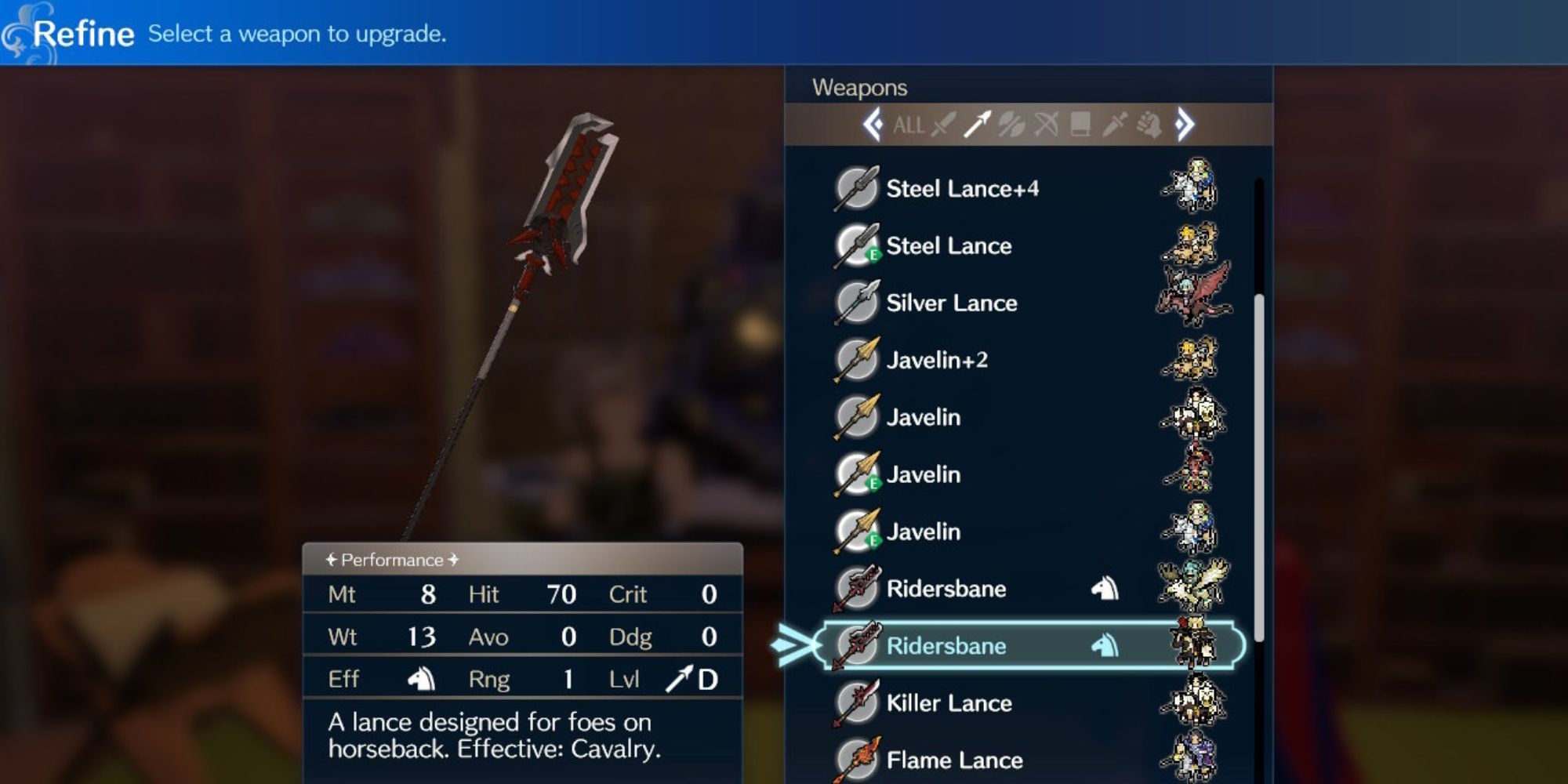
Task: Click the right chevron on the filter bar
Action: click(x=1185, y=125)
